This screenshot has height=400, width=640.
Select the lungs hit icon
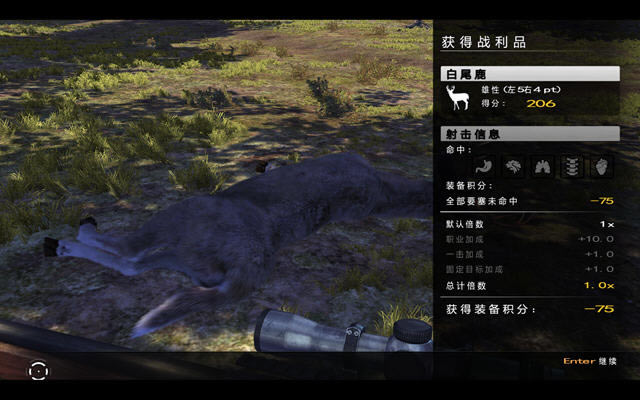click(x=543, y=166)
